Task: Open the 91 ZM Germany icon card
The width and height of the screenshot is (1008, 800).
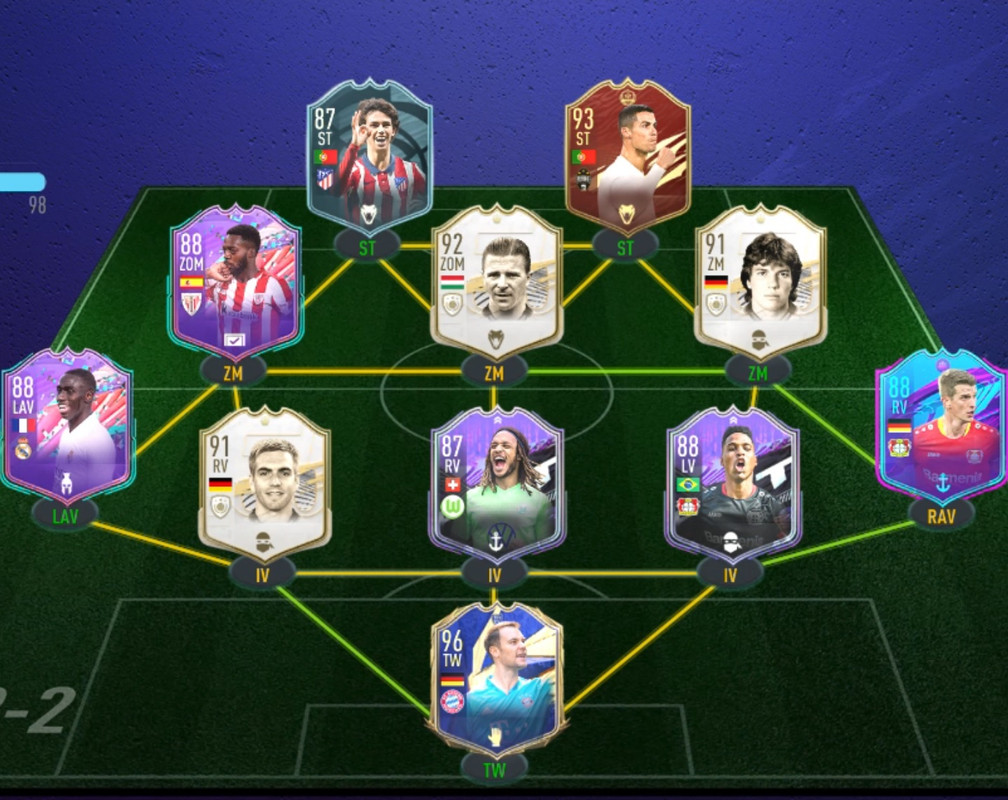Action: click(760, 278)
